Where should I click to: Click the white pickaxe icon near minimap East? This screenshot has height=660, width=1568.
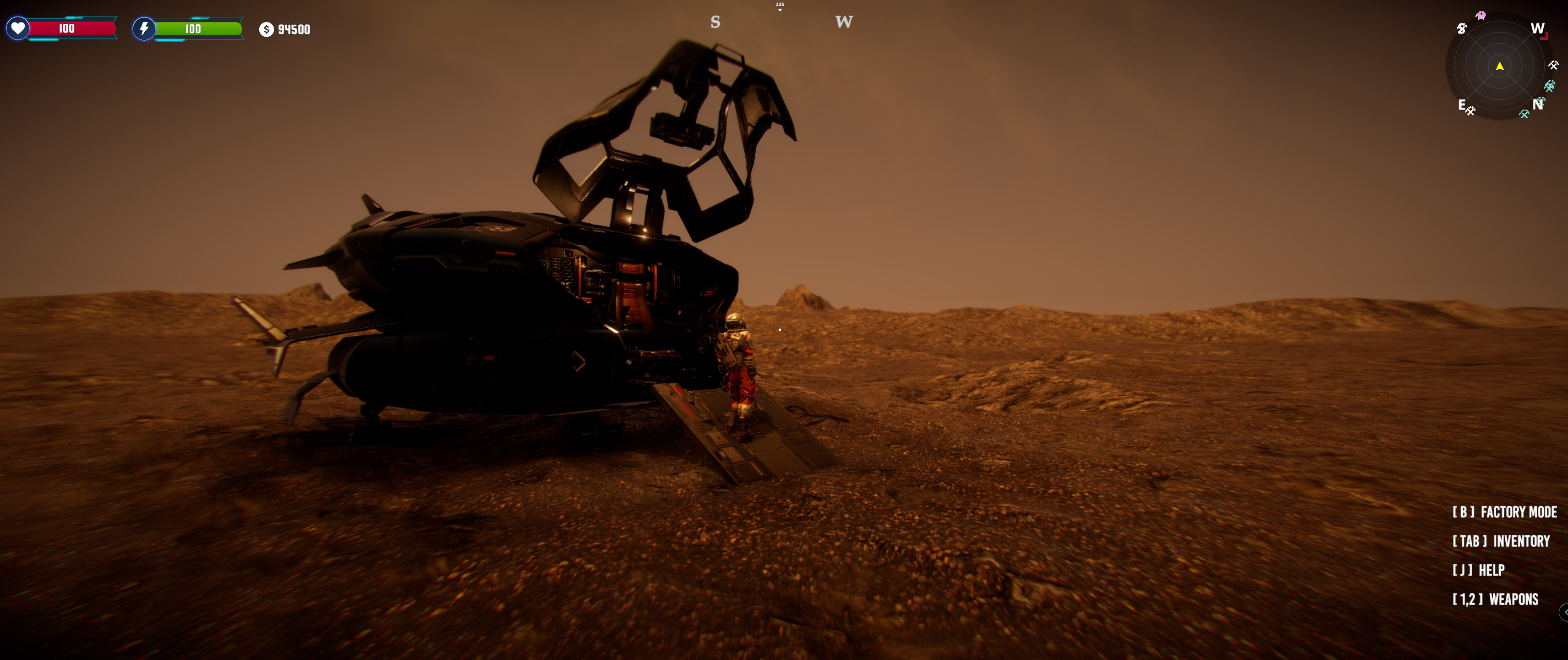click(1471, 111)
